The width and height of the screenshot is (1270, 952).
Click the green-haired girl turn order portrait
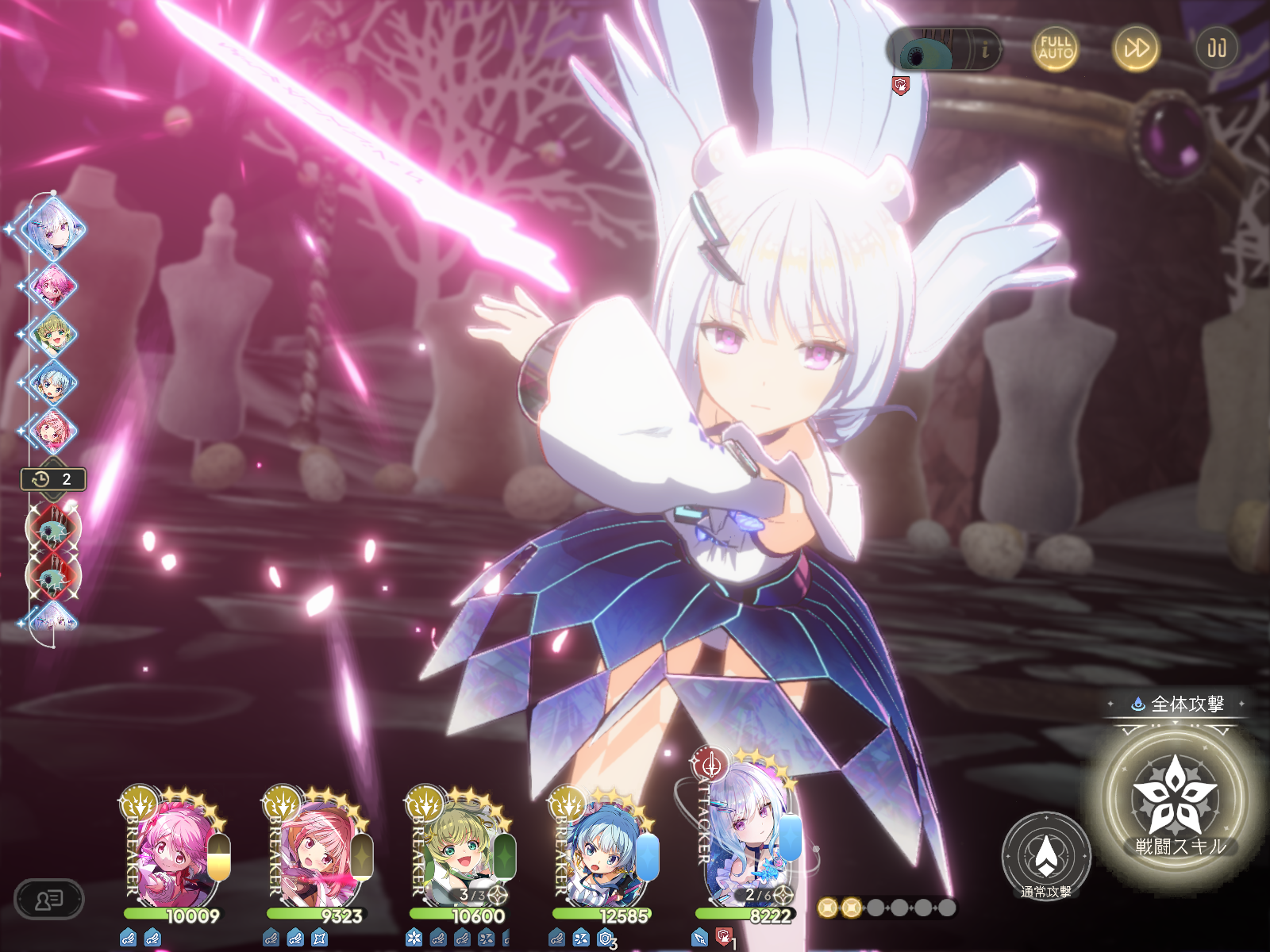pyautogui.click(x=52, y=334)
